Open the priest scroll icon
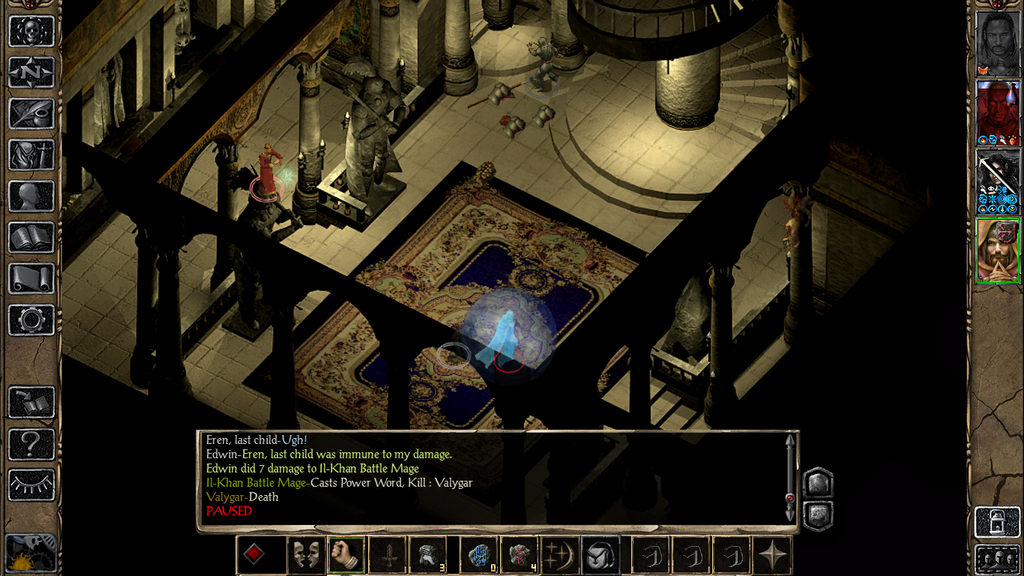The width and height of the screenshot is (1024, 576). click(x=31, y=278)
